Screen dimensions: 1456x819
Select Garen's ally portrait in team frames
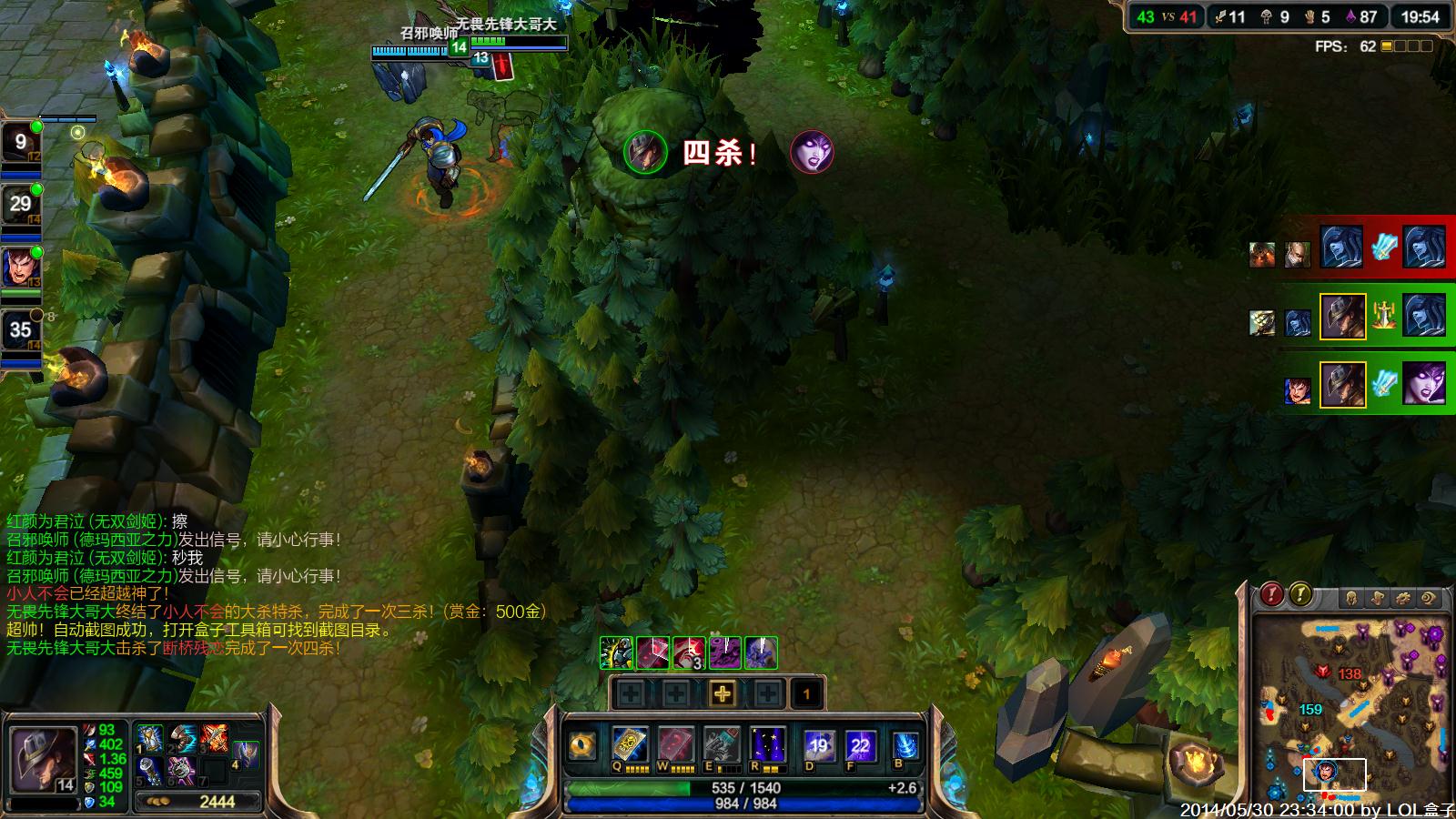coord(20,267)
